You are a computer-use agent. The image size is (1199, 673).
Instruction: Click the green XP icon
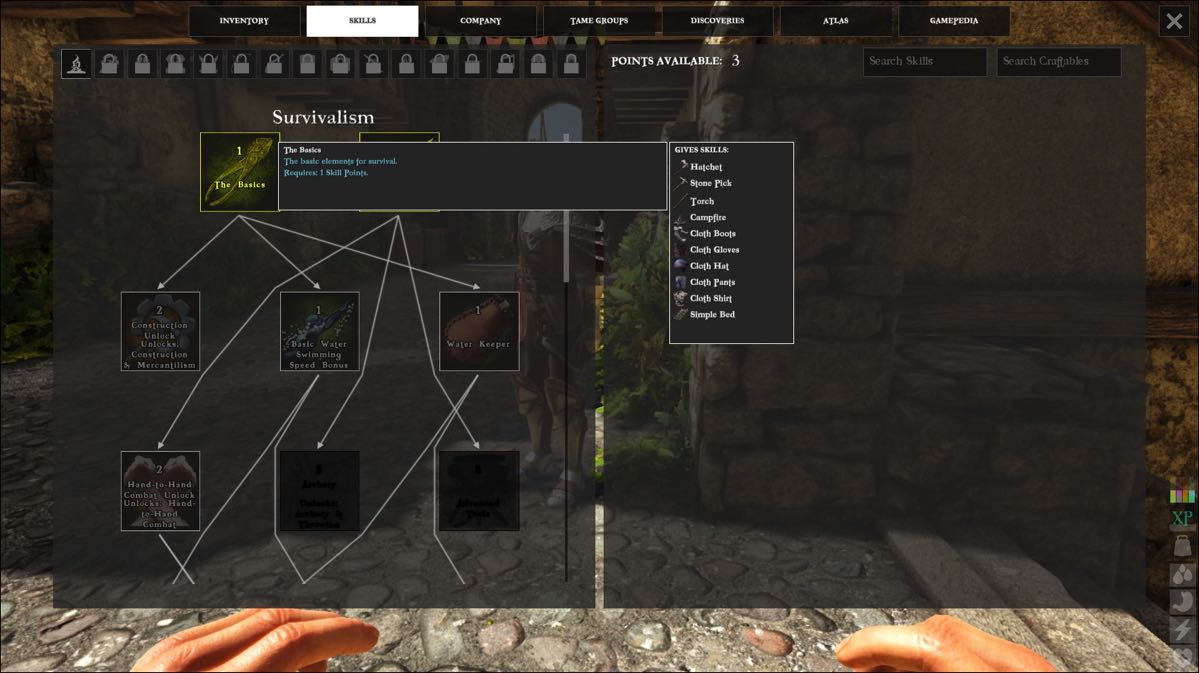point(1182,519)
